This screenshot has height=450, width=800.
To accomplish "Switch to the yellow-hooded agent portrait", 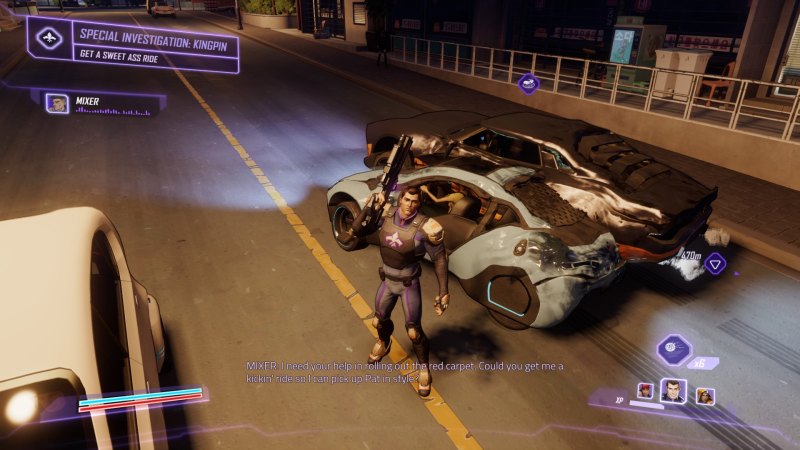I will pos(705,396).
